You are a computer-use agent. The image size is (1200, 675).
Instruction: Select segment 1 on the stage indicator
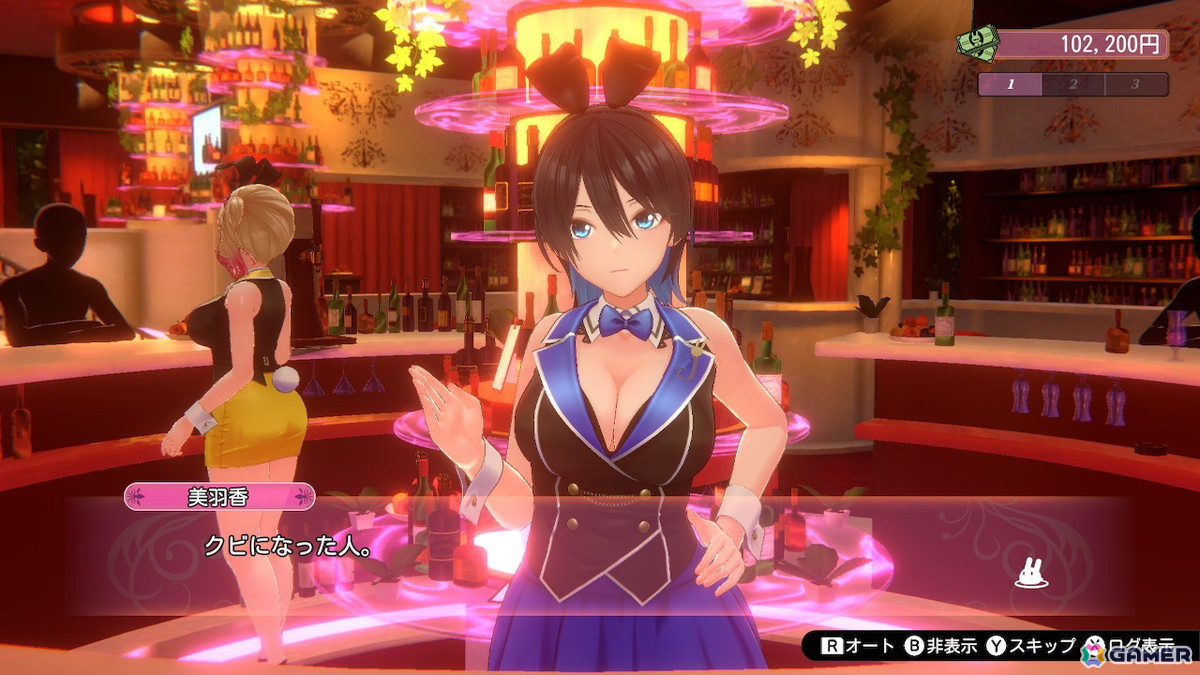1009,84
